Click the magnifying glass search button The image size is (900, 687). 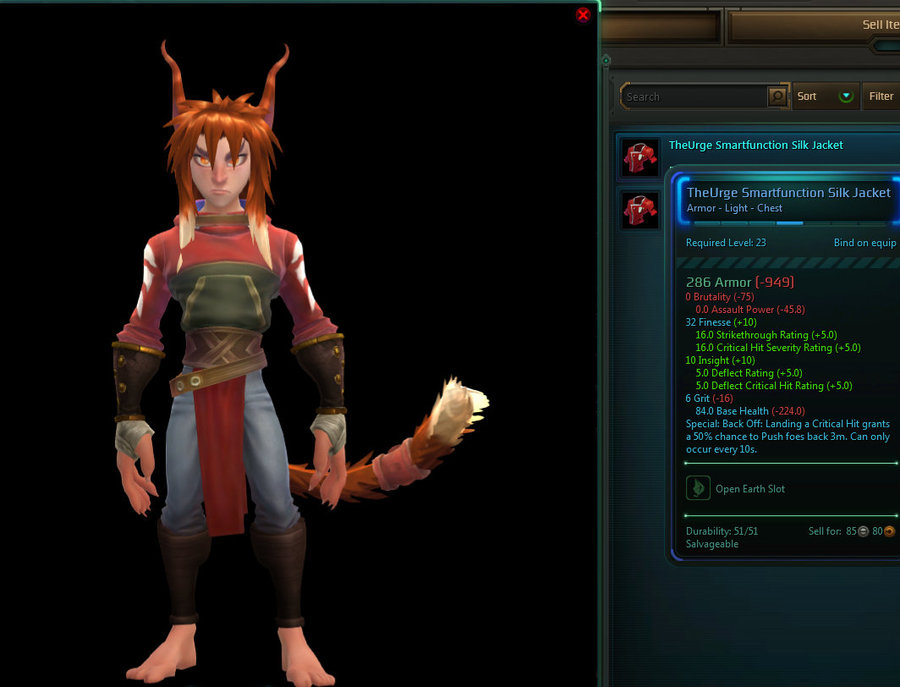(777, 97)
